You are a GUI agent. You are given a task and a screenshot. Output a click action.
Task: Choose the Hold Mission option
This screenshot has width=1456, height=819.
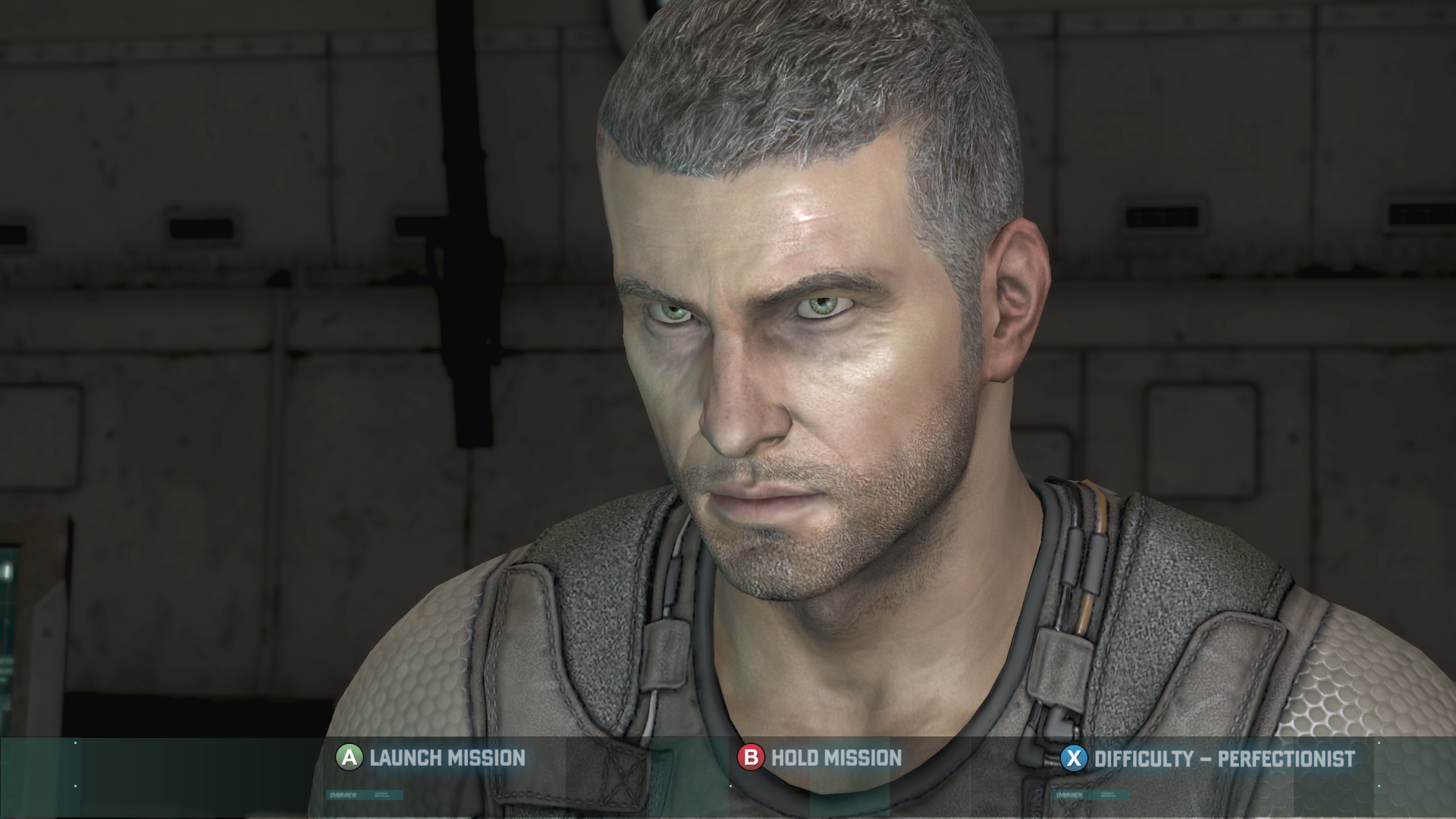pos(821,758)
